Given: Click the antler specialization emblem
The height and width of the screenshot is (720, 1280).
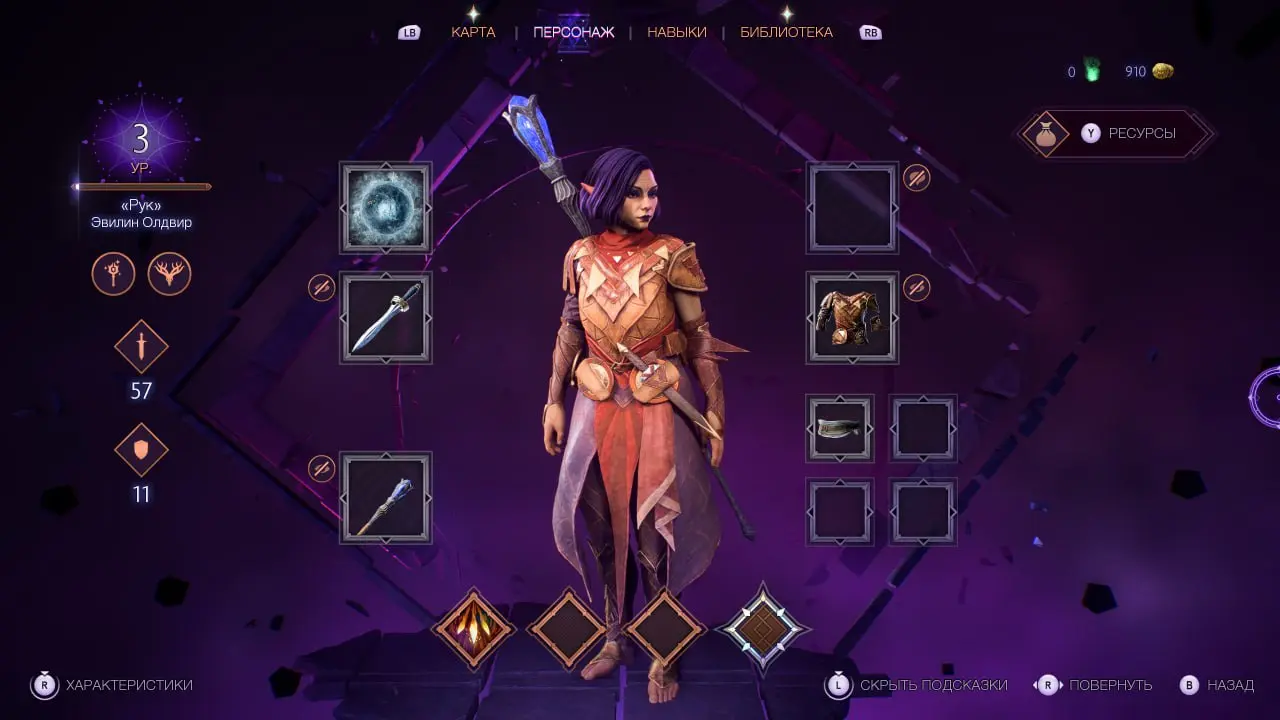Looking at the screenshot, I should tap(168, 274).
